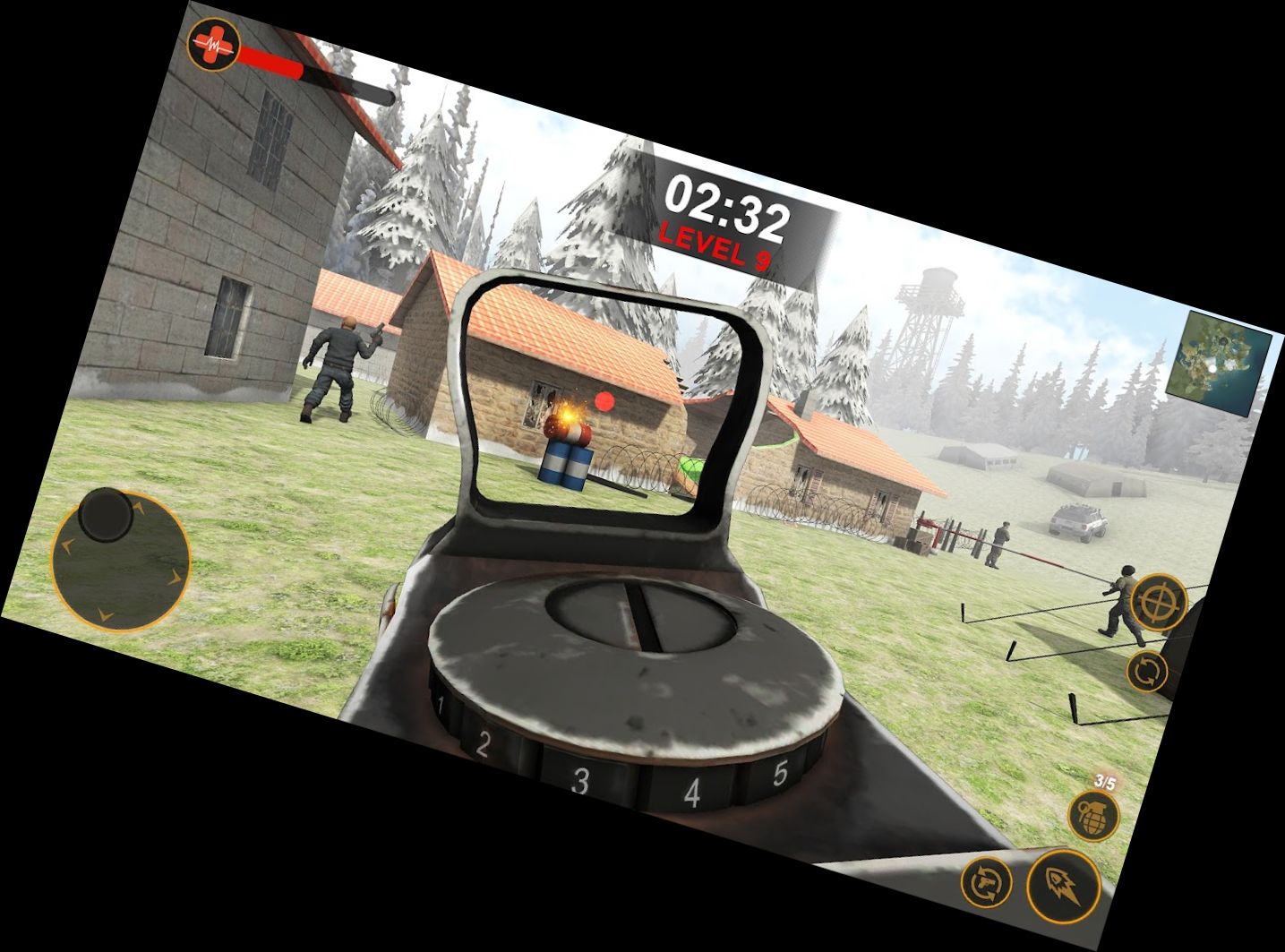Tap the weapon switch icon near bottom
Screen dimensions: 1285x952
pyautogui.click(x=988, y=882)
